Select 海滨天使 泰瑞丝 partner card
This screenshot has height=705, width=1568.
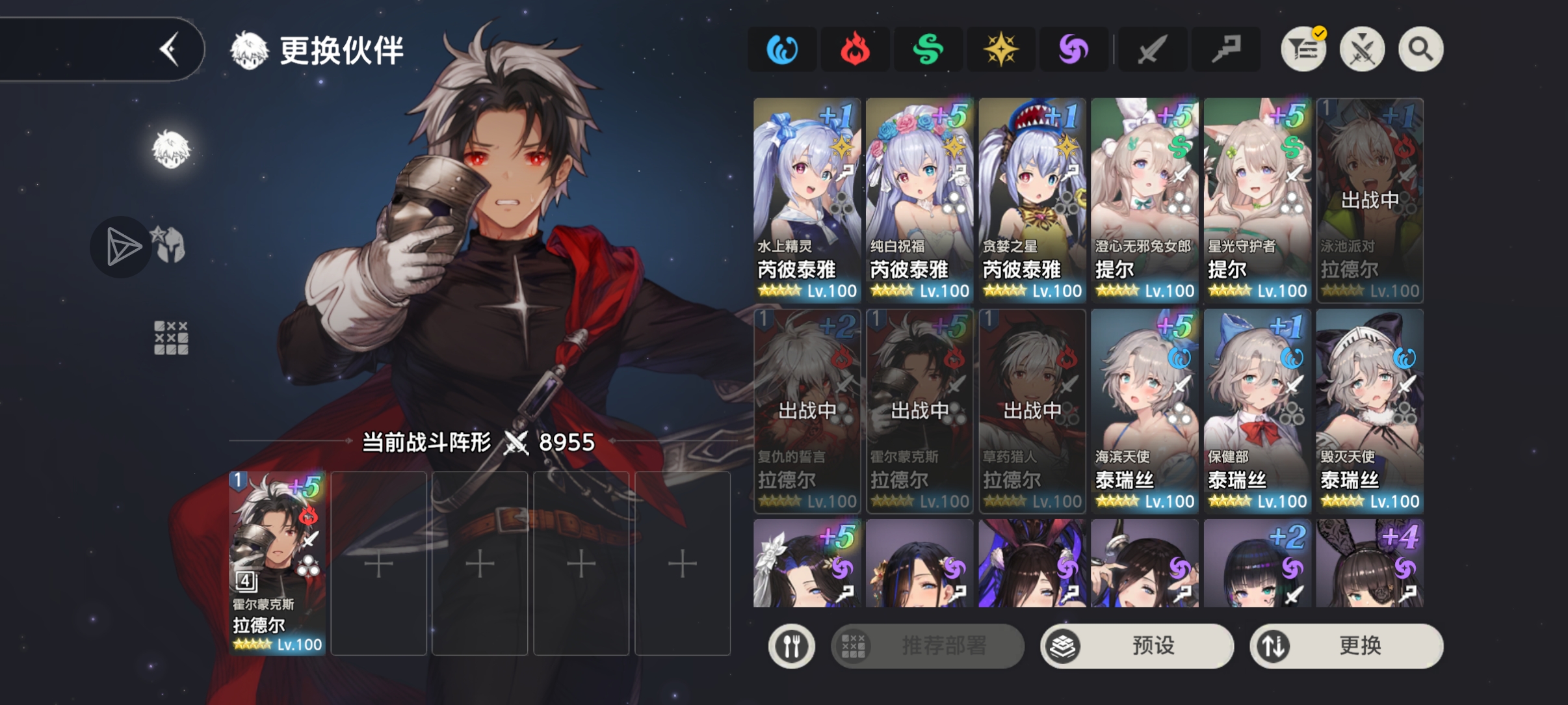click(1144, 411)
